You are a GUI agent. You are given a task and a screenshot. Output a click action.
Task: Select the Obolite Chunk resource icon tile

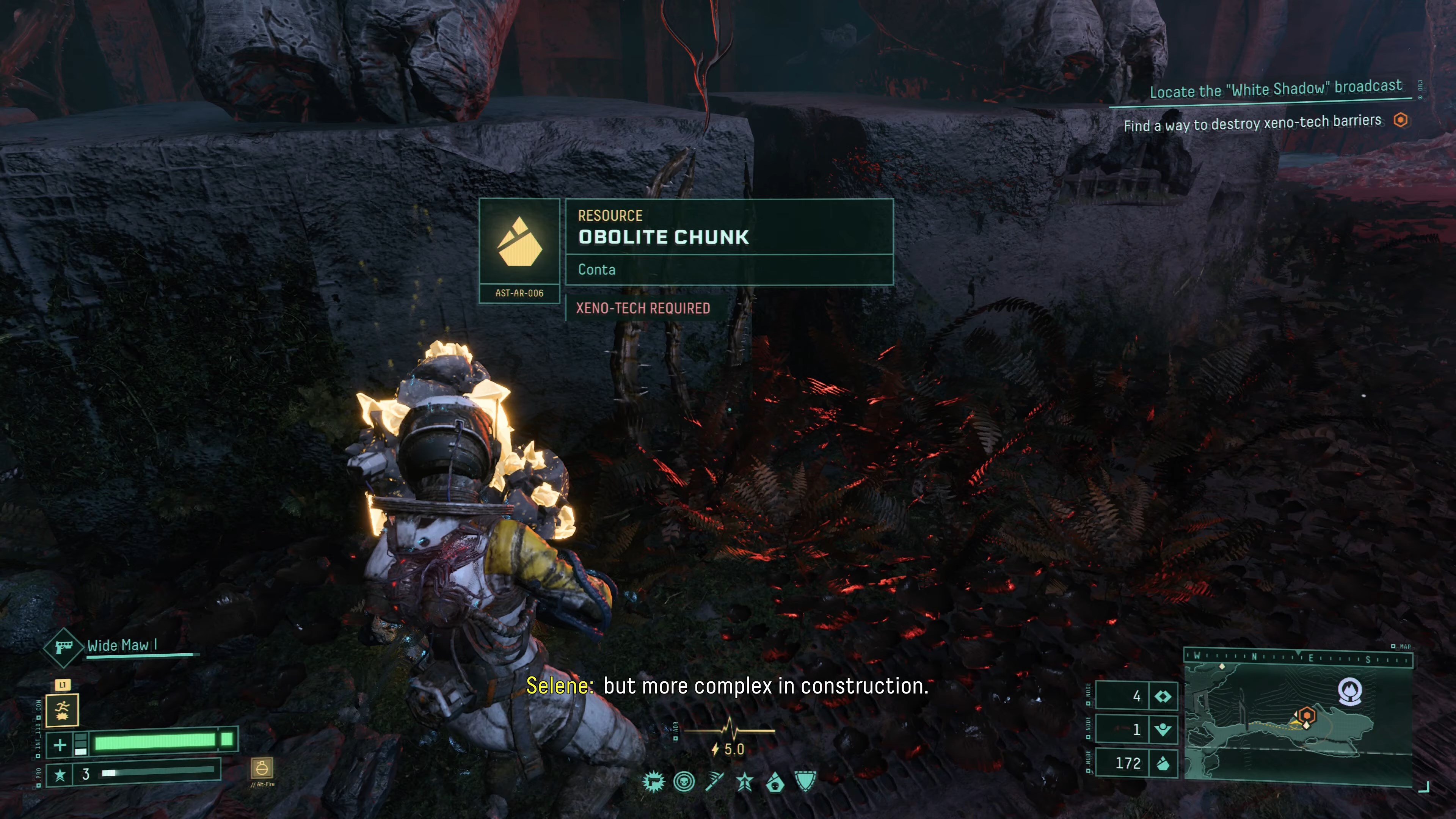tap(519, 243)
